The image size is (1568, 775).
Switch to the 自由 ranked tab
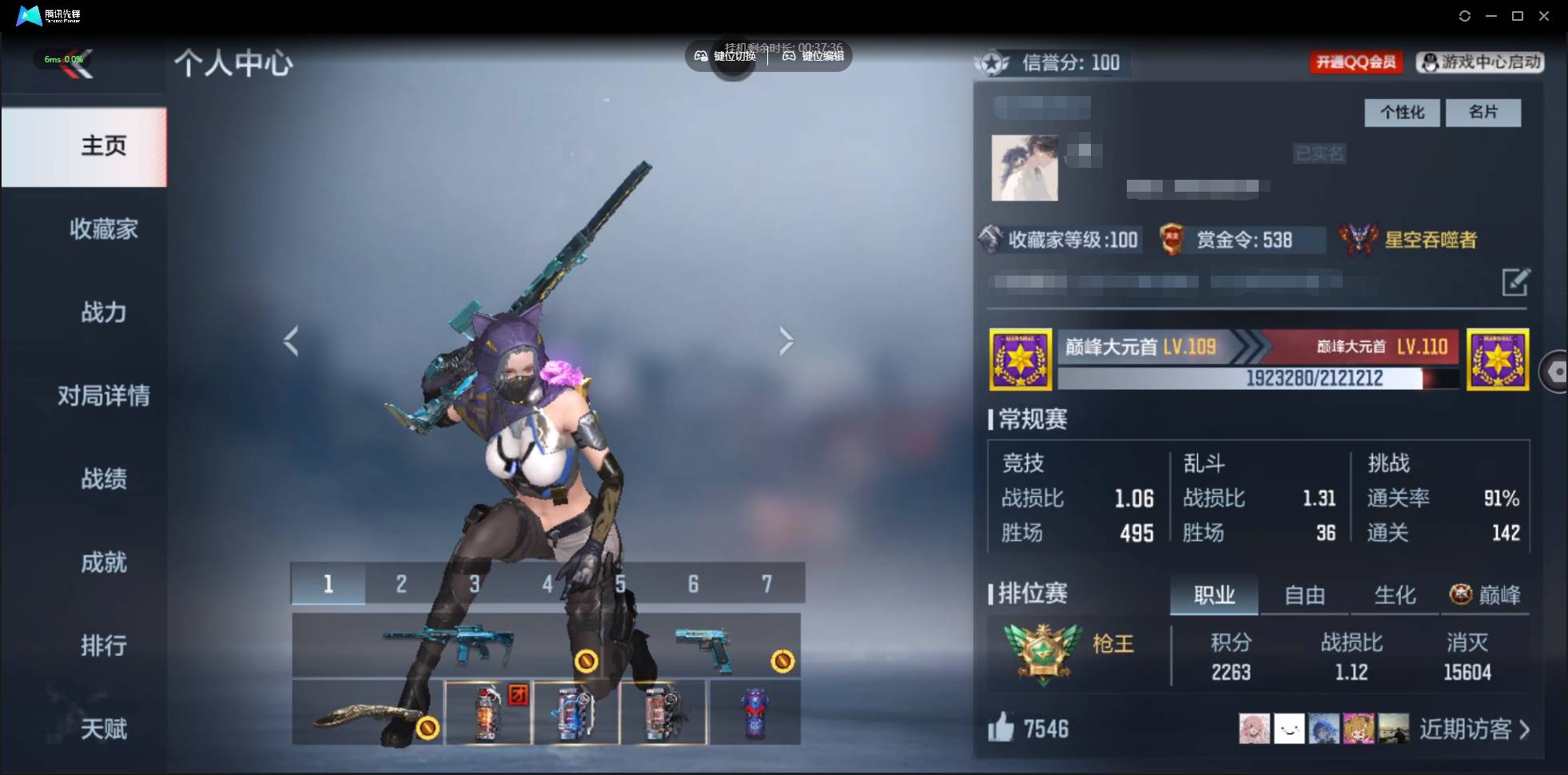click(1304, 594)
